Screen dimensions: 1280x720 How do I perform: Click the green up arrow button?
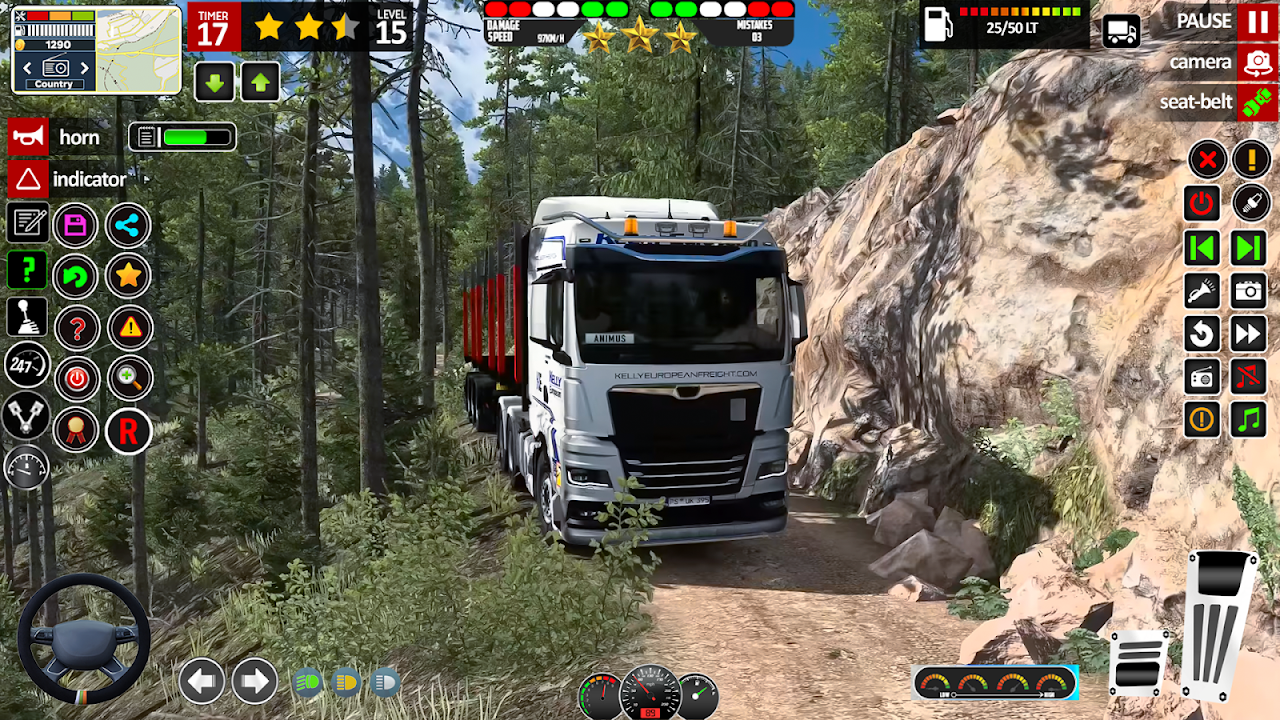click(260, 82)
